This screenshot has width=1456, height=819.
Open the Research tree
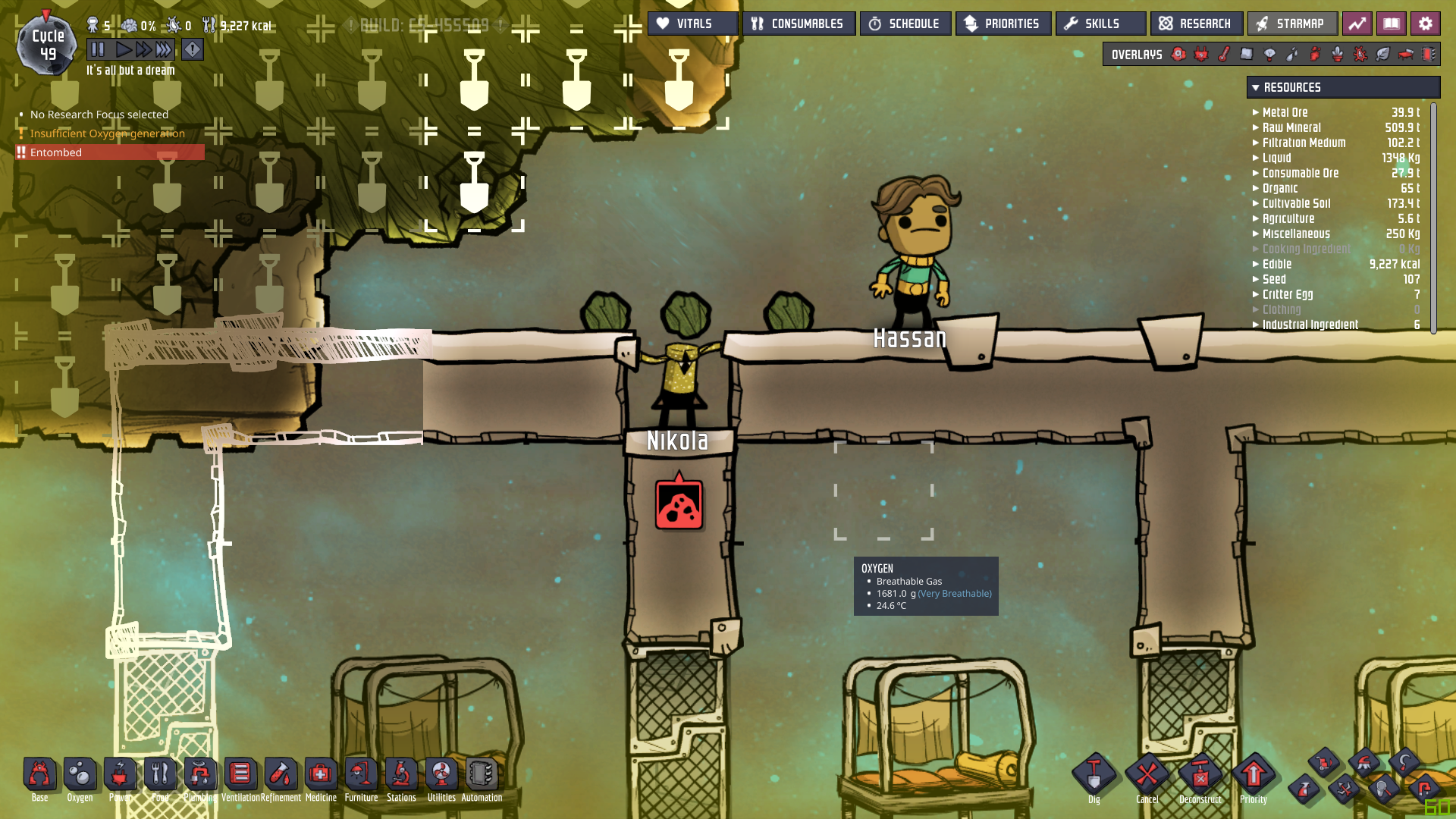1196,24
